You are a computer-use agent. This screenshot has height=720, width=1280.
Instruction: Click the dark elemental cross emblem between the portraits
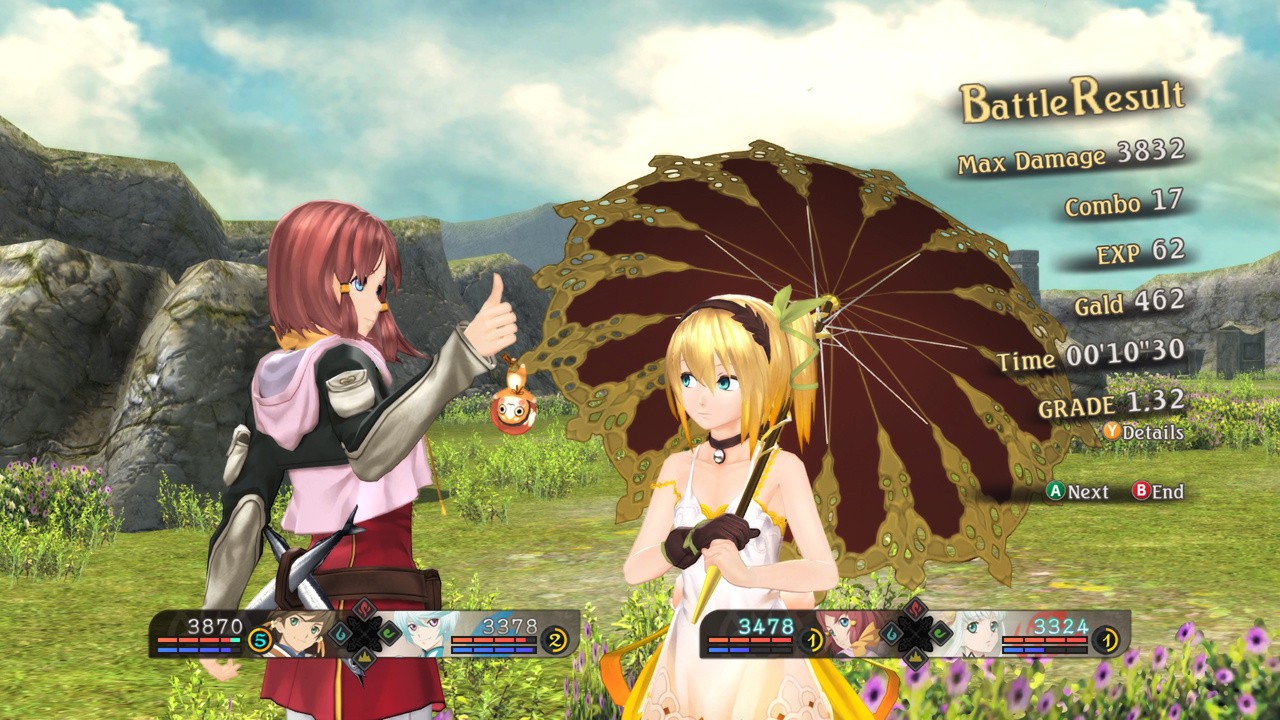pyautogui.click(x=363, y=633)
